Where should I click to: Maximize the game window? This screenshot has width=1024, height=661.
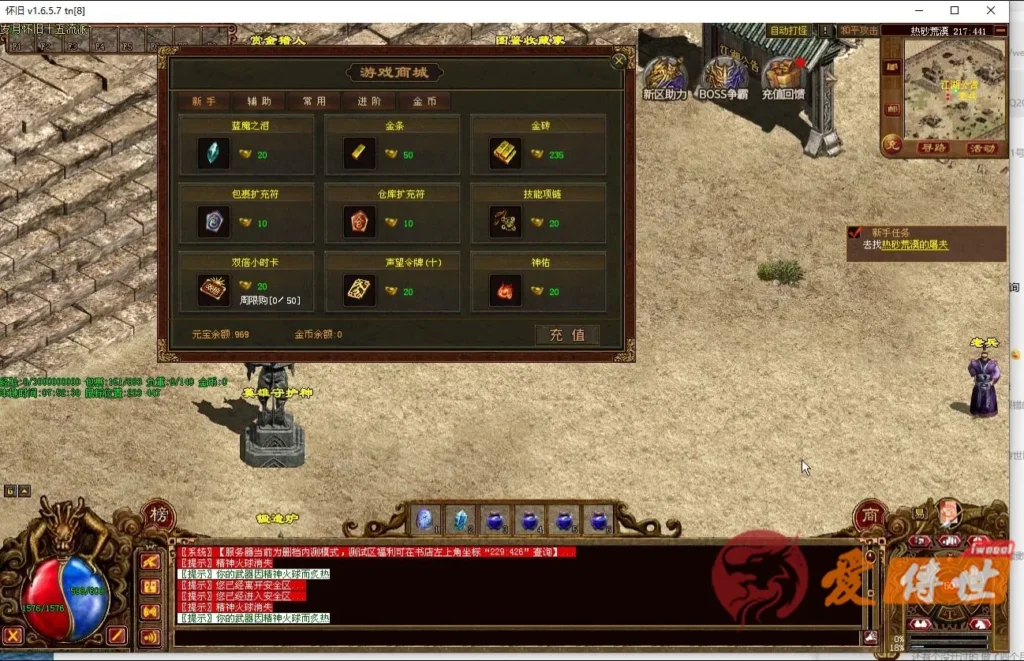point(954,10)
